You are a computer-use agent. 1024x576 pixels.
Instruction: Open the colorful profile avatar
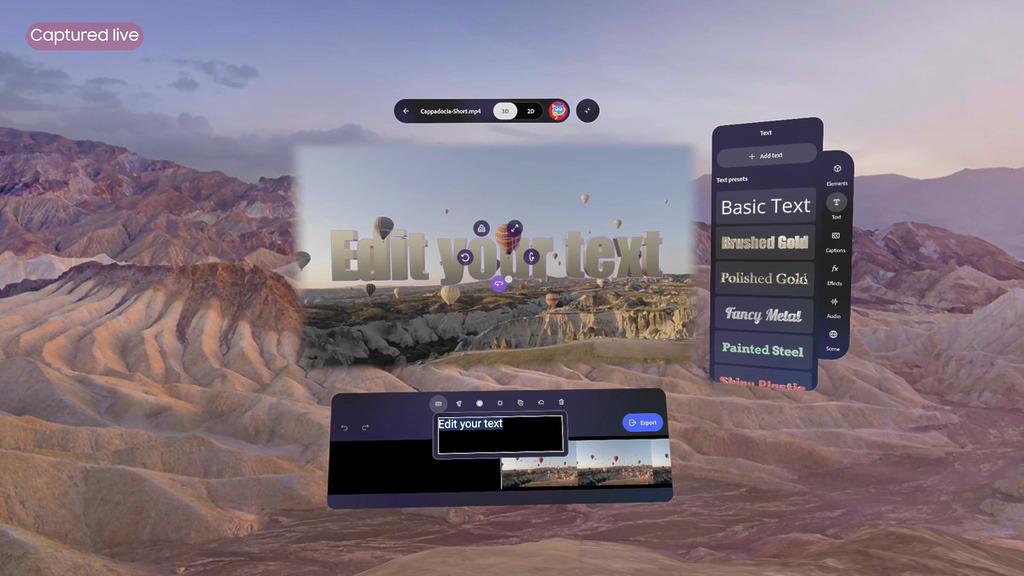(559, 111)
